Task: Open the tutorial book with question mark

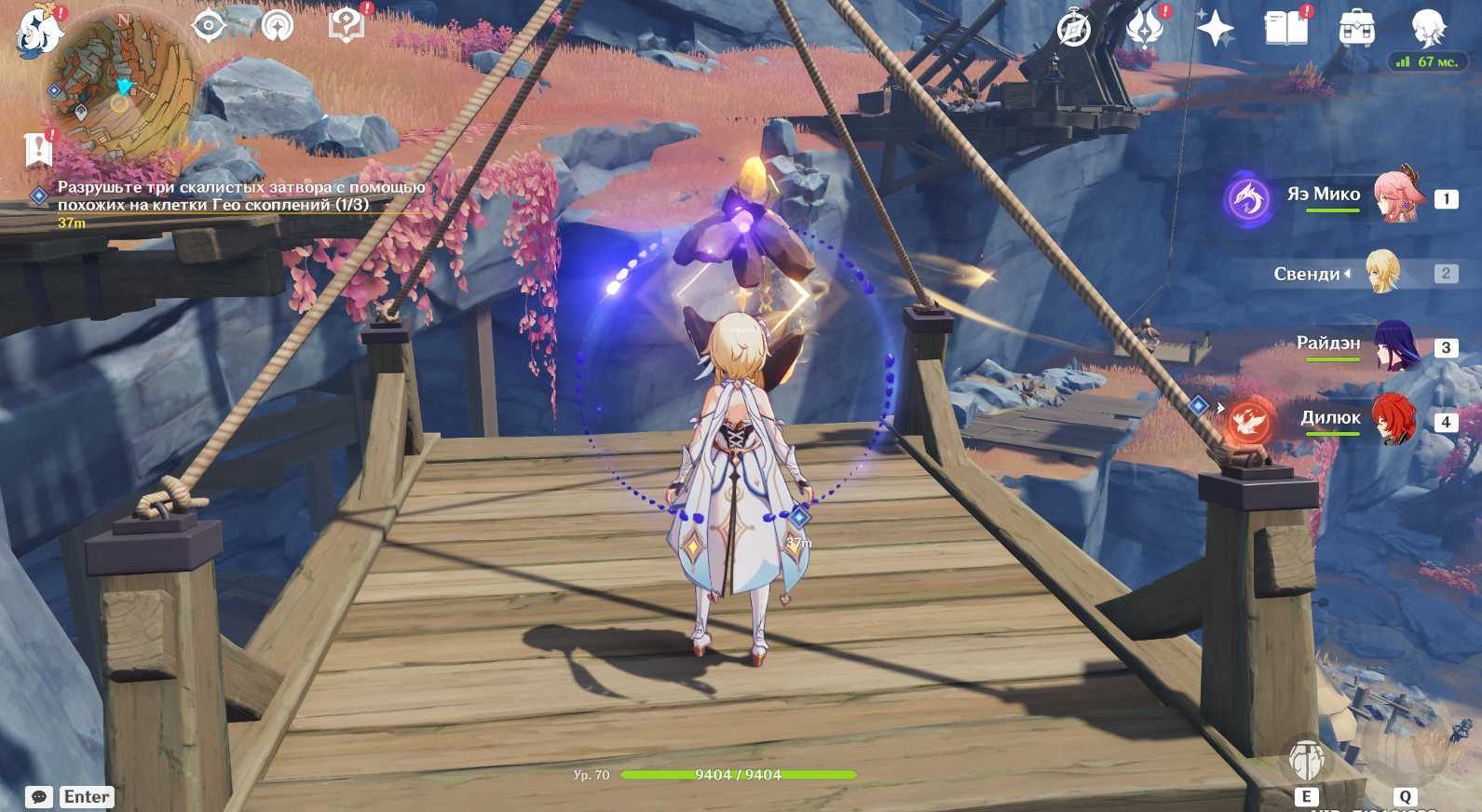Action: pyautogui.click(x=347, y=26)
